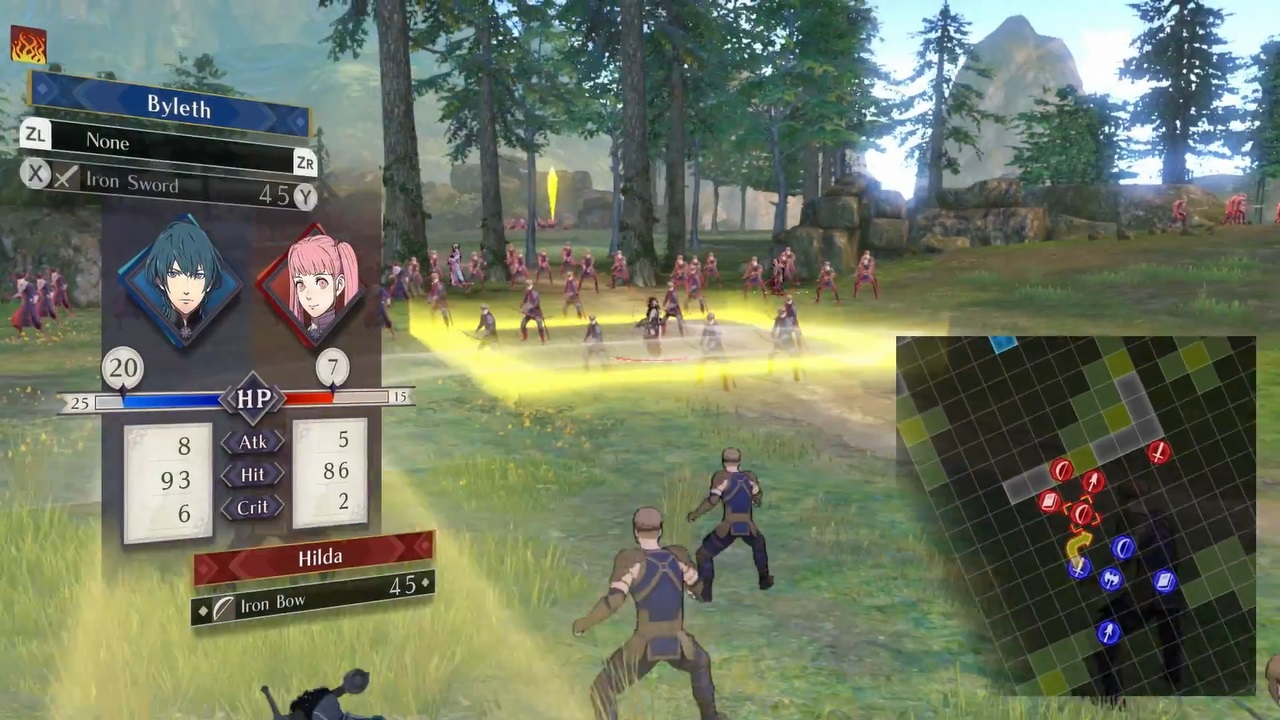
Task: Click the yellow movement arrow on minimap
Action: (1078, 545)
